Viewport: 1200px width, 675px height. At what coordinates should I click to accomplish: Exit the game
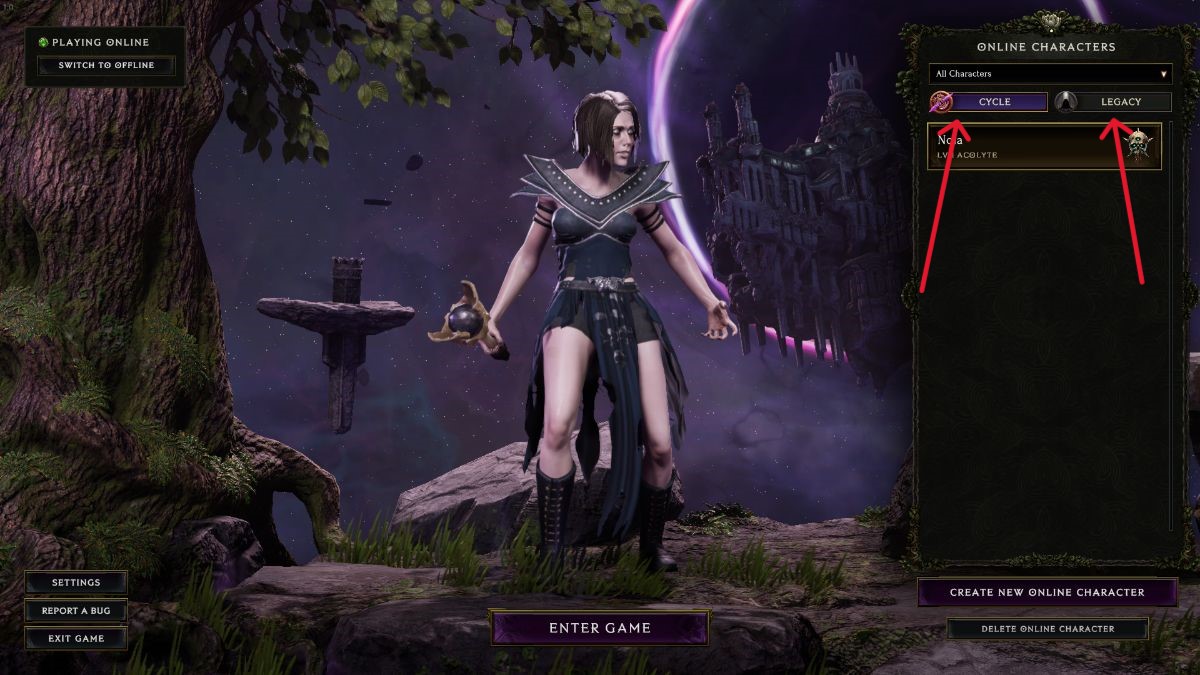pos(76,638)
